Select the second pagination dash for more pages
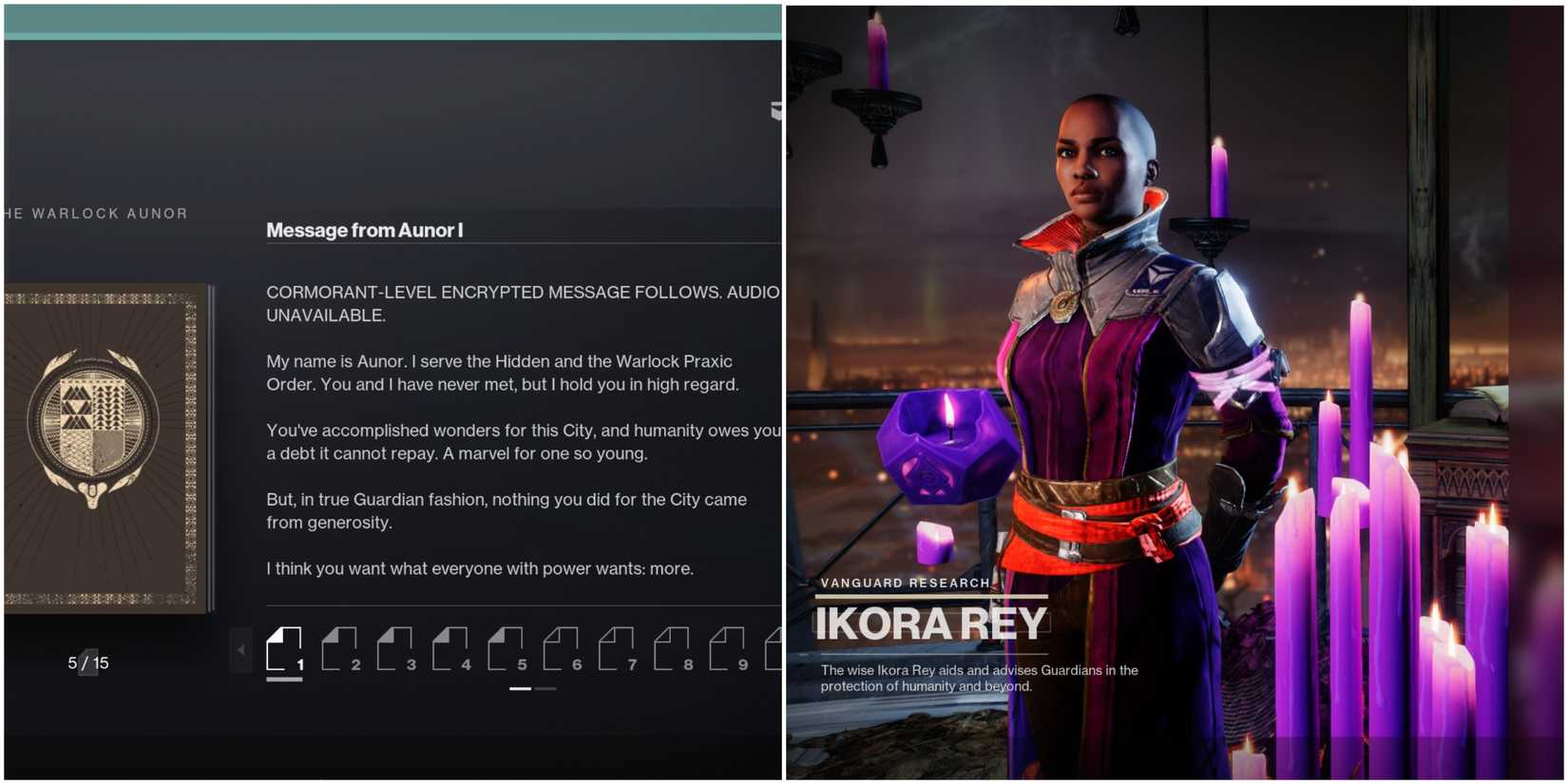1568x784 pixels. pos(545,689)
